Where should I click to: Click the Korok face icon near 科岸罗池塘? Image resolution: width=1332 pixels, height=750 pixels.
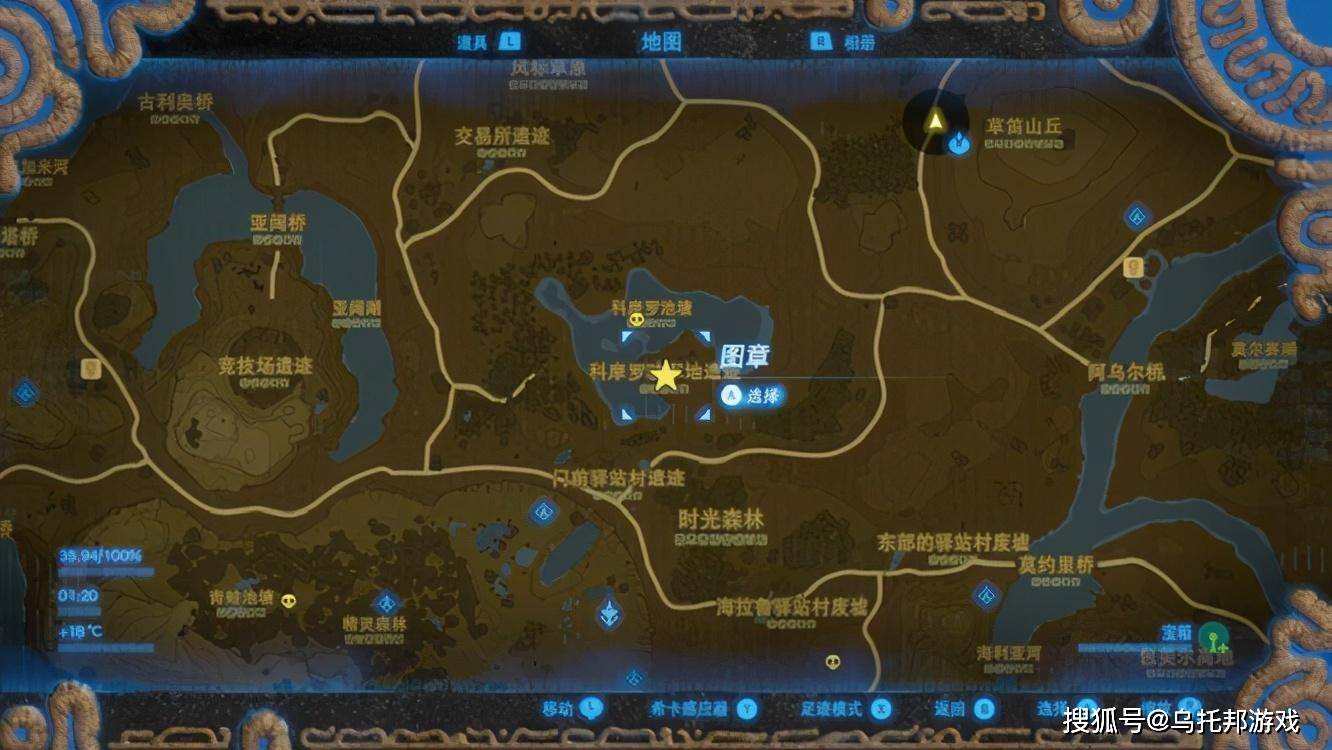(x=637, y=318)
